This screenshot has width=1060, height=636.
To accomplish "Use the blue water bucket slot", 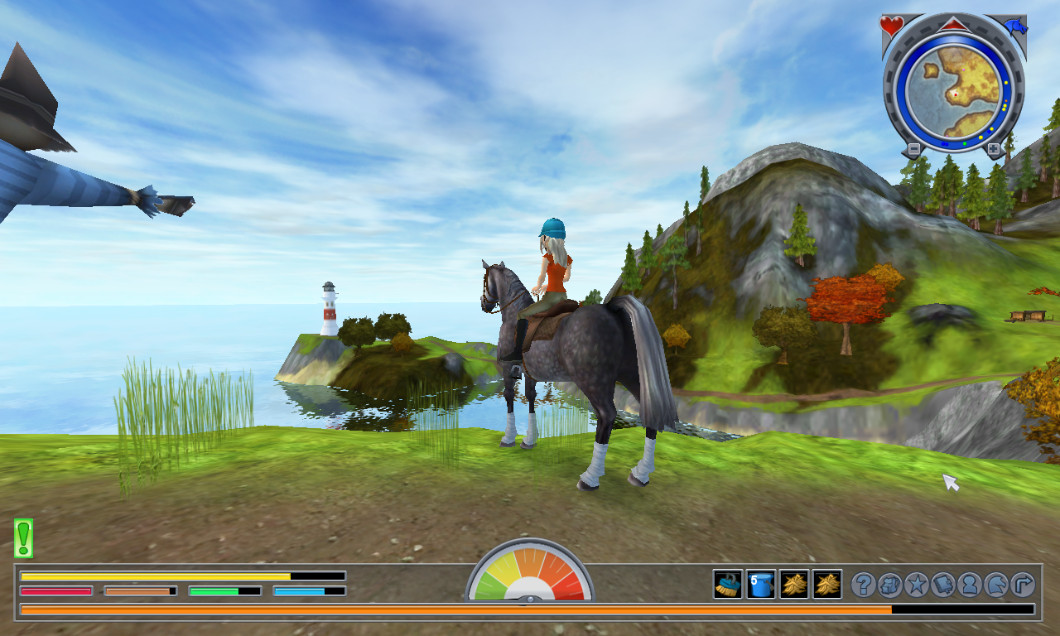I will [761, 584].
